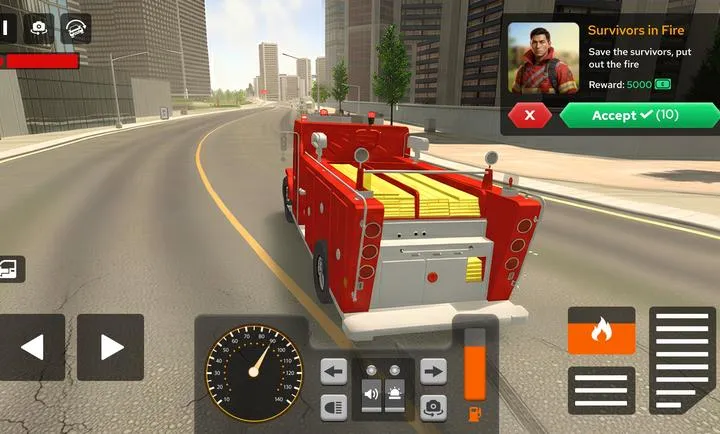
Task: Steer right with the right arrow pad
Action: coord(110,347)
